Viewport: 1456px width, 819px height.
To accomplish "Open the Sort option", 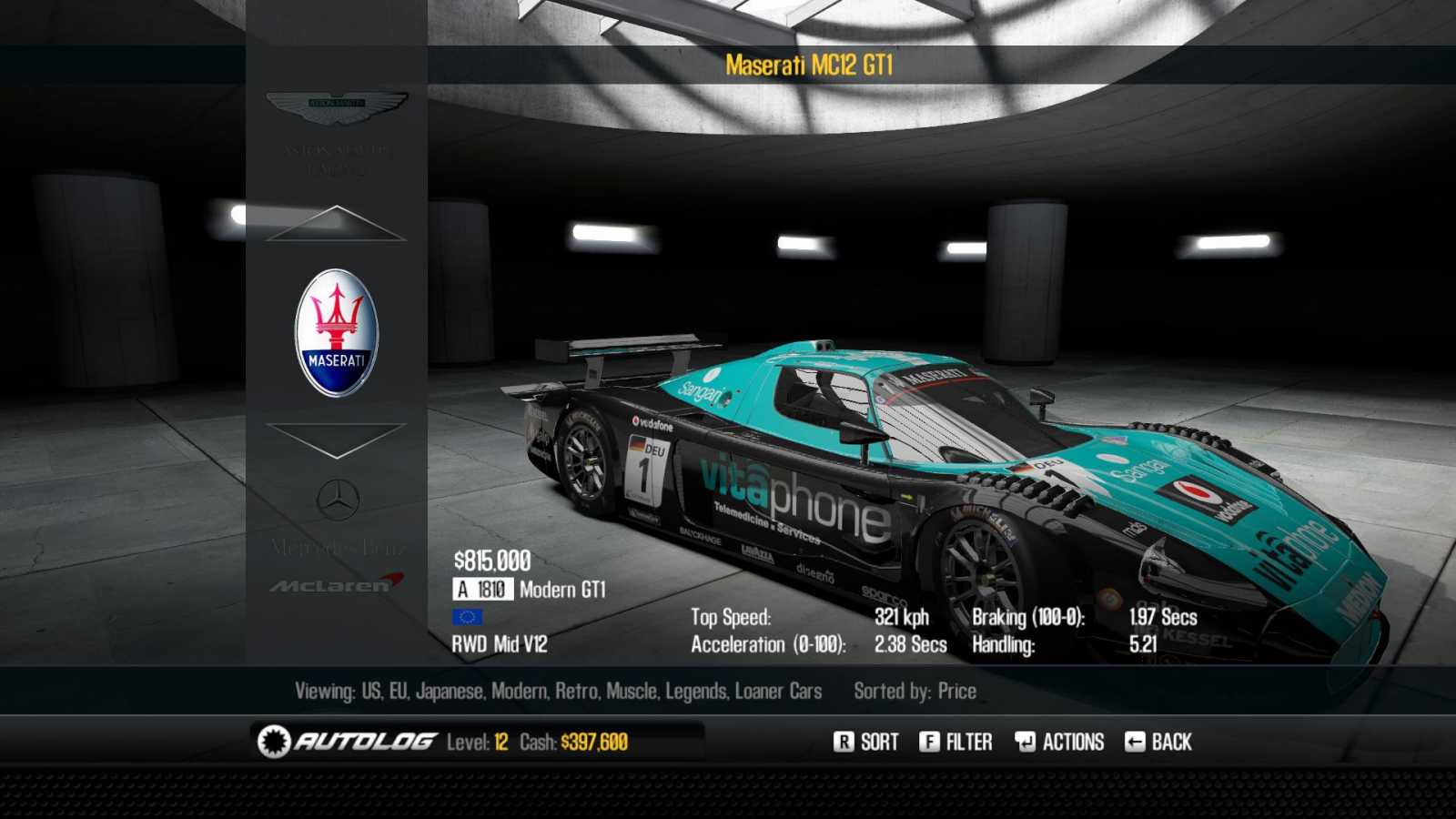I will (x=865, y=743).
